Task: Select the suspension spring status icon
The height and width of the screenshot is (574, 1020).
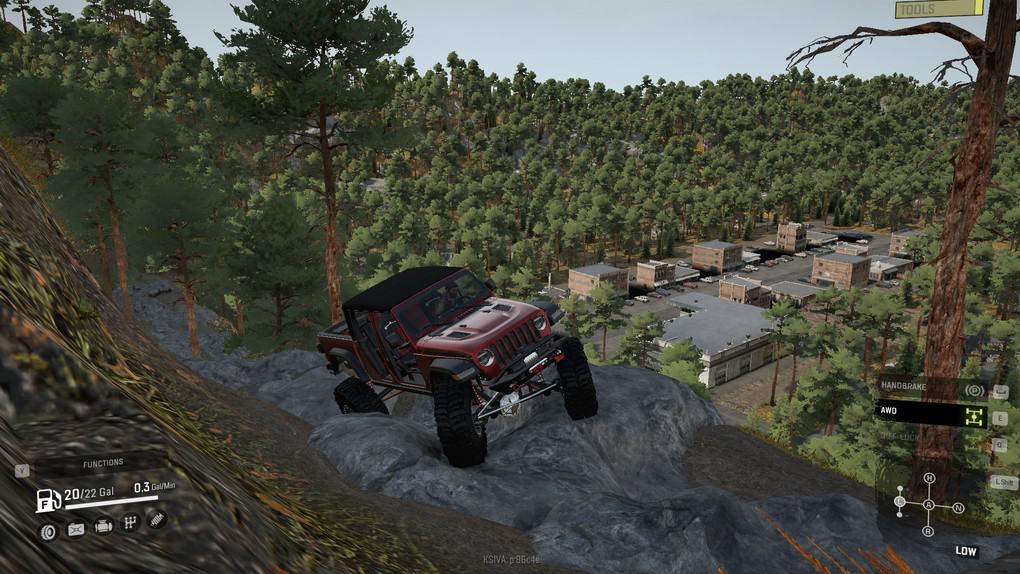Action: pos(156,520)
